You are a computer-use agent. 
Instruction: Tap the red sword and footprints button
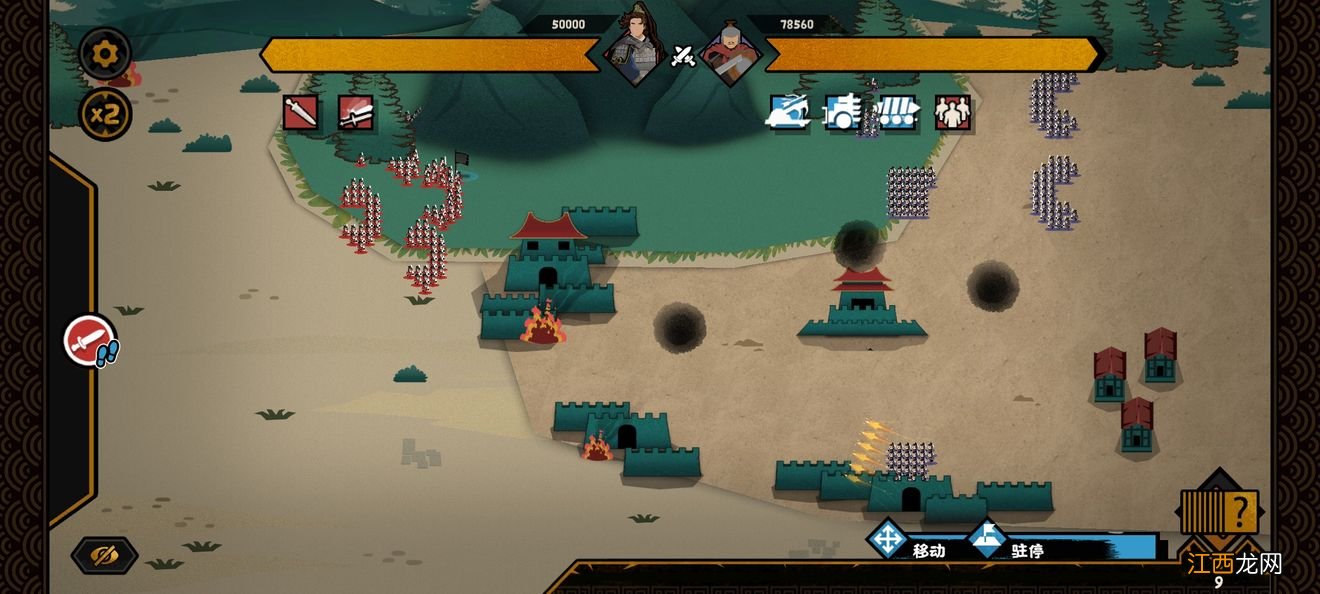91,340
